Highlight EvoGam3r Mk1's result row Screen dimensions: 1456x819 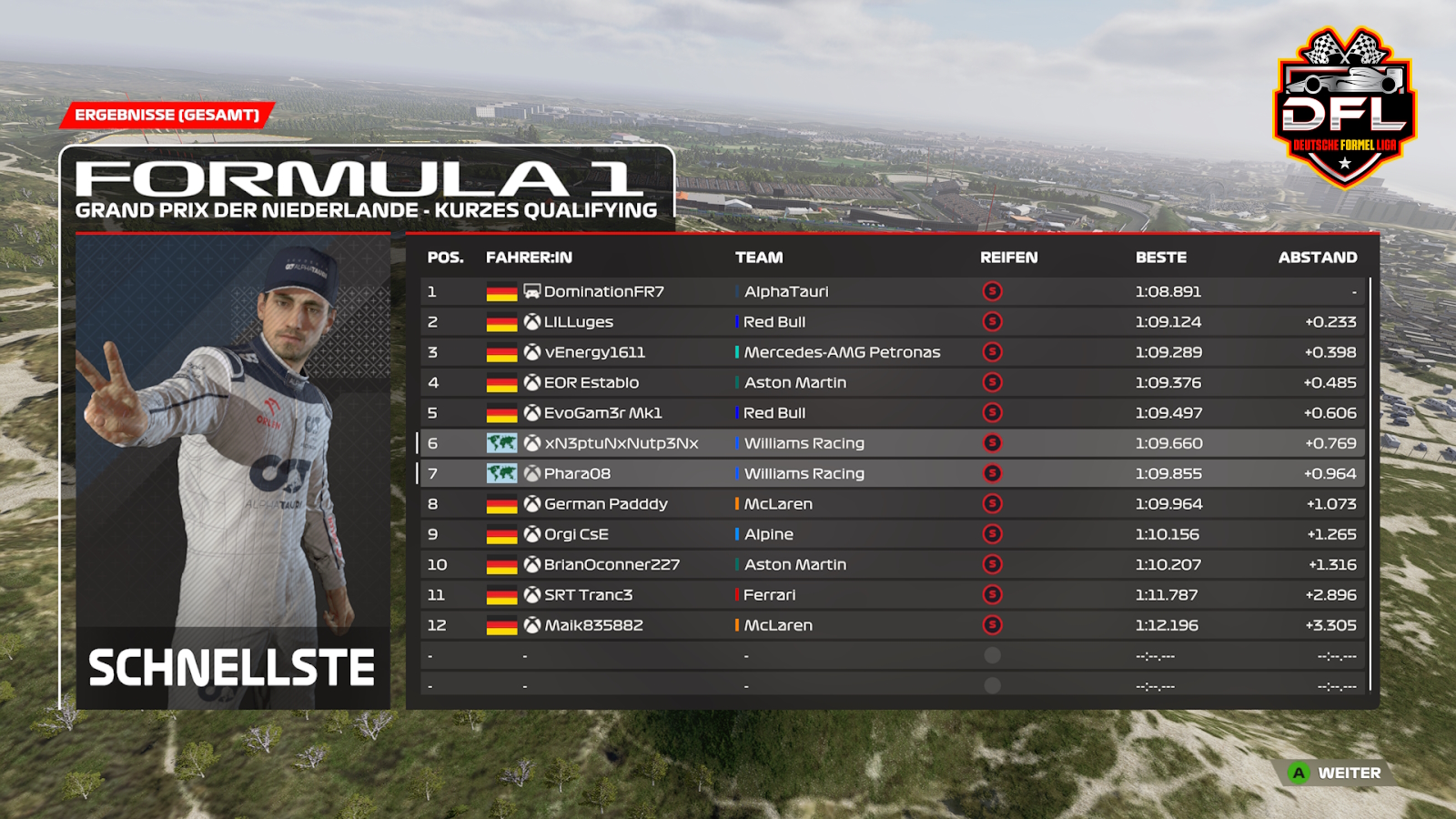point(602,413)
